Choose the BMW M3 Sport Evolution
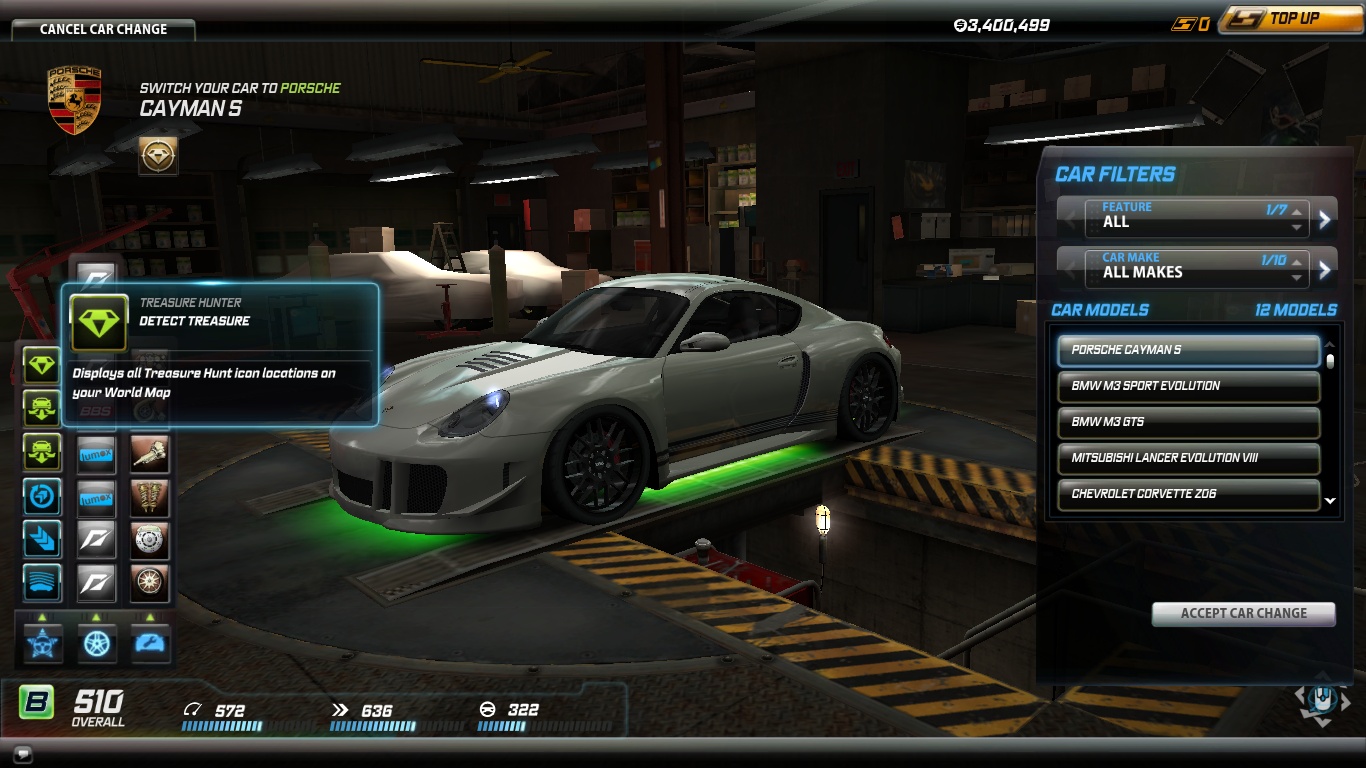The width and height of the screenshot is (1366, 768). pyautogui.click(x=1188, y=386)
